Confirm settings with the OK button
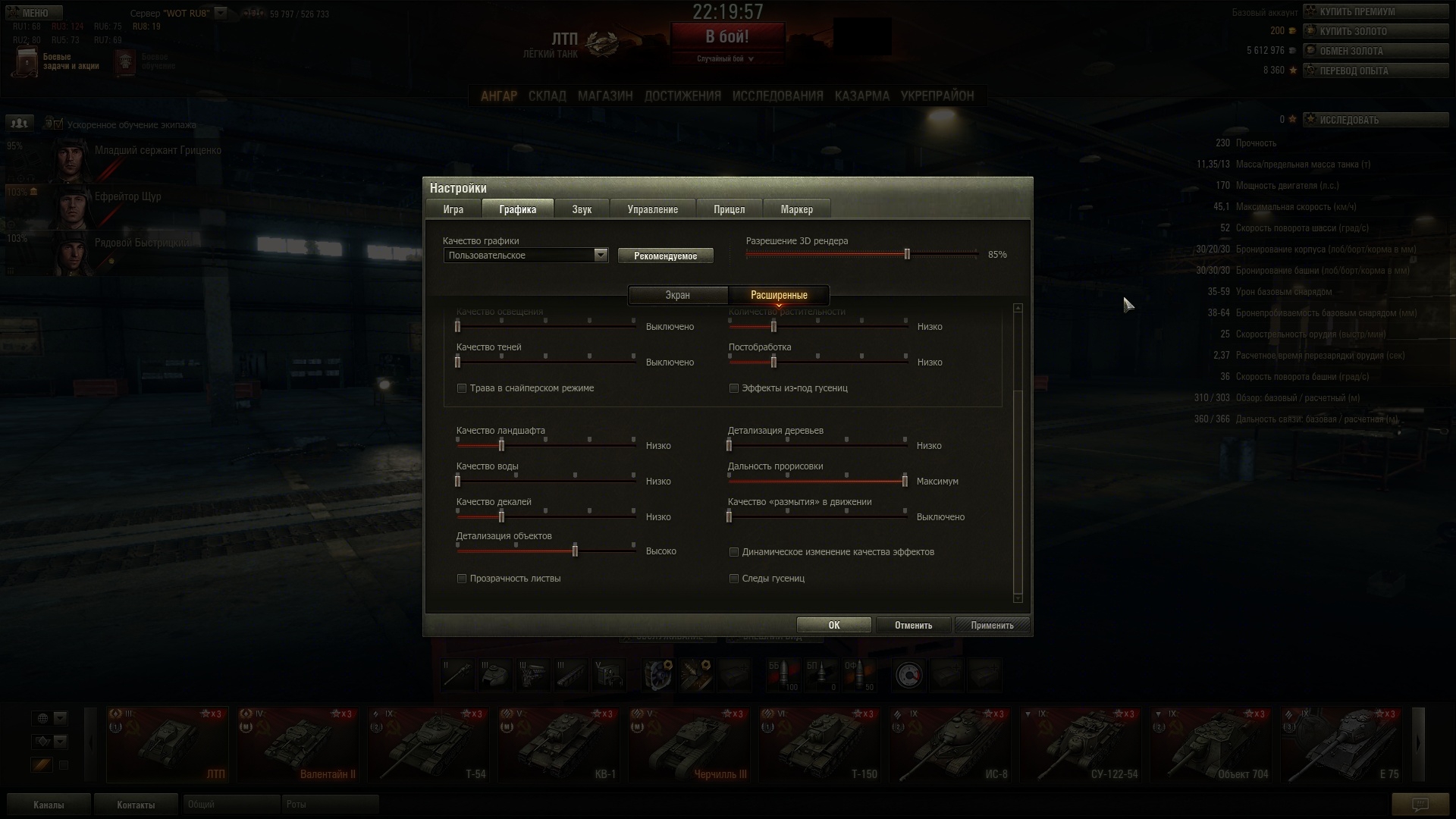This screenshot has height=819, width=1456. tap(833, 625)
